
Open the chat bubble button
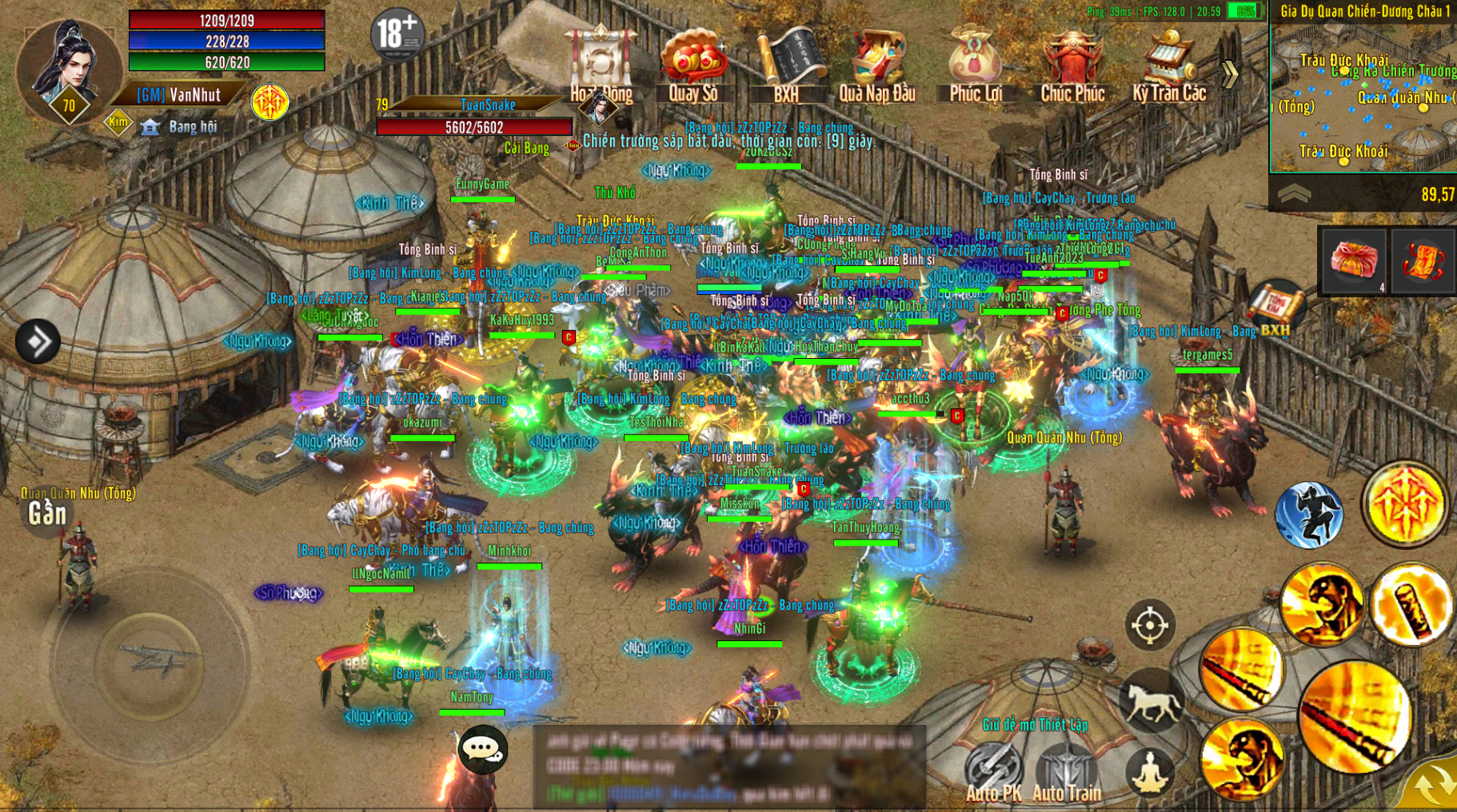click(x=482, y=749)
